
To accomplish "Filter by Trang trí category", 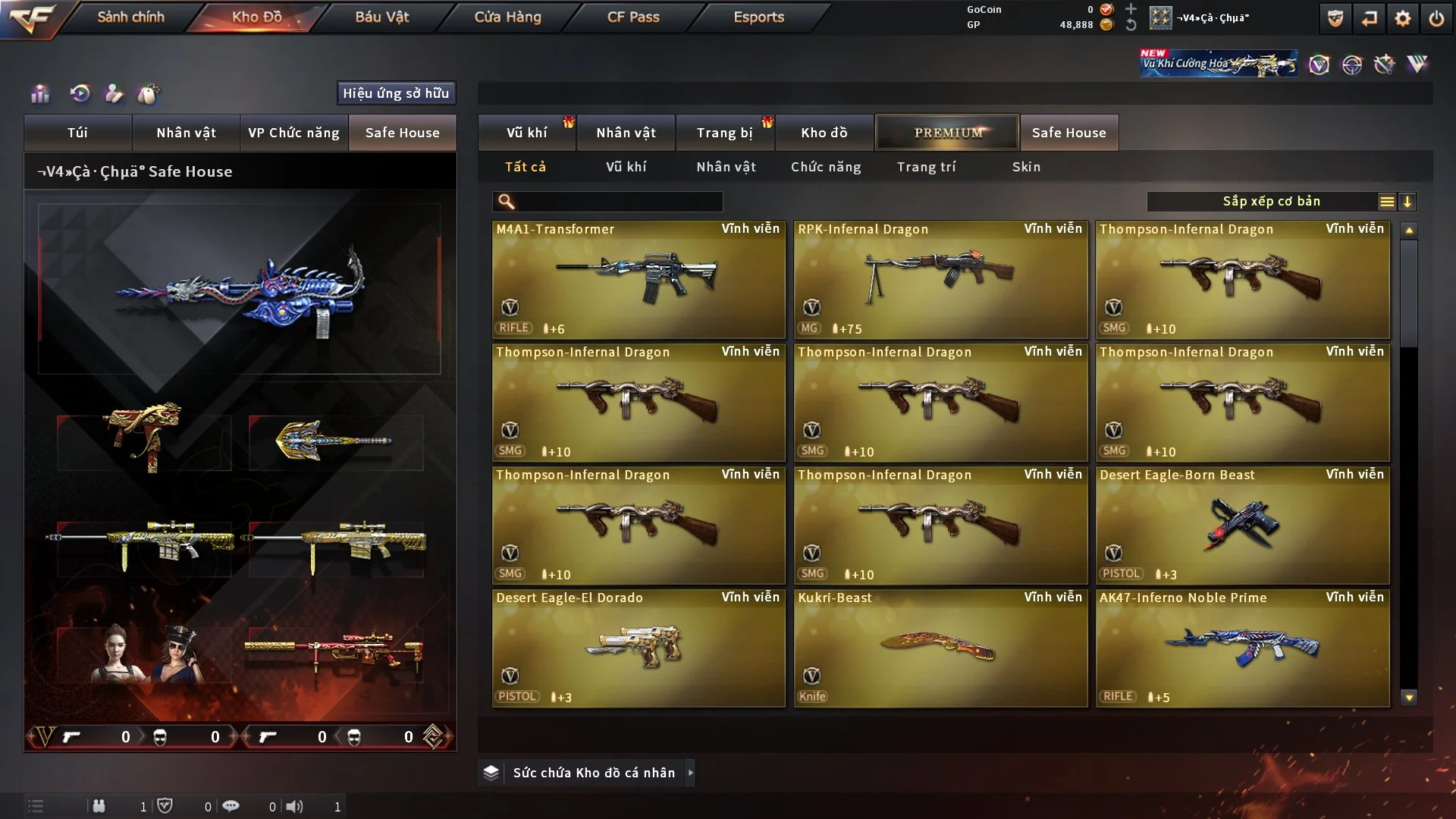I will (x=926, y=167).
